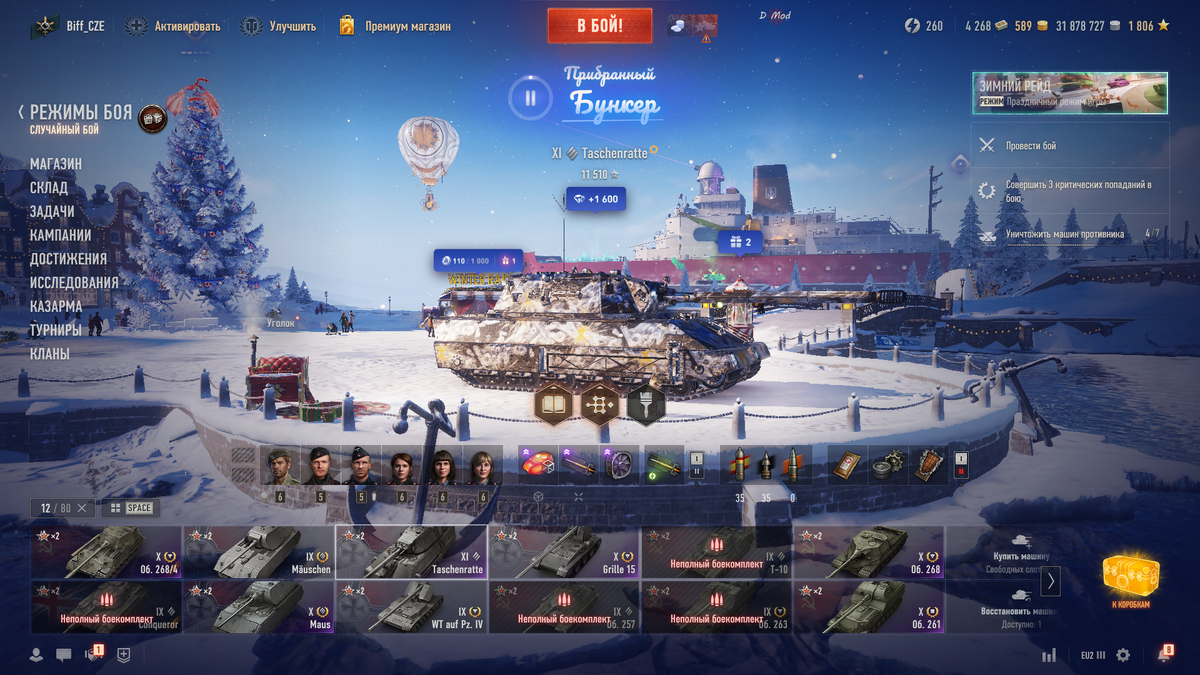Open the Премиум магазин shop
This screenshot has height=675, width=1200.
pyautogui.click(x=394, y=26)
